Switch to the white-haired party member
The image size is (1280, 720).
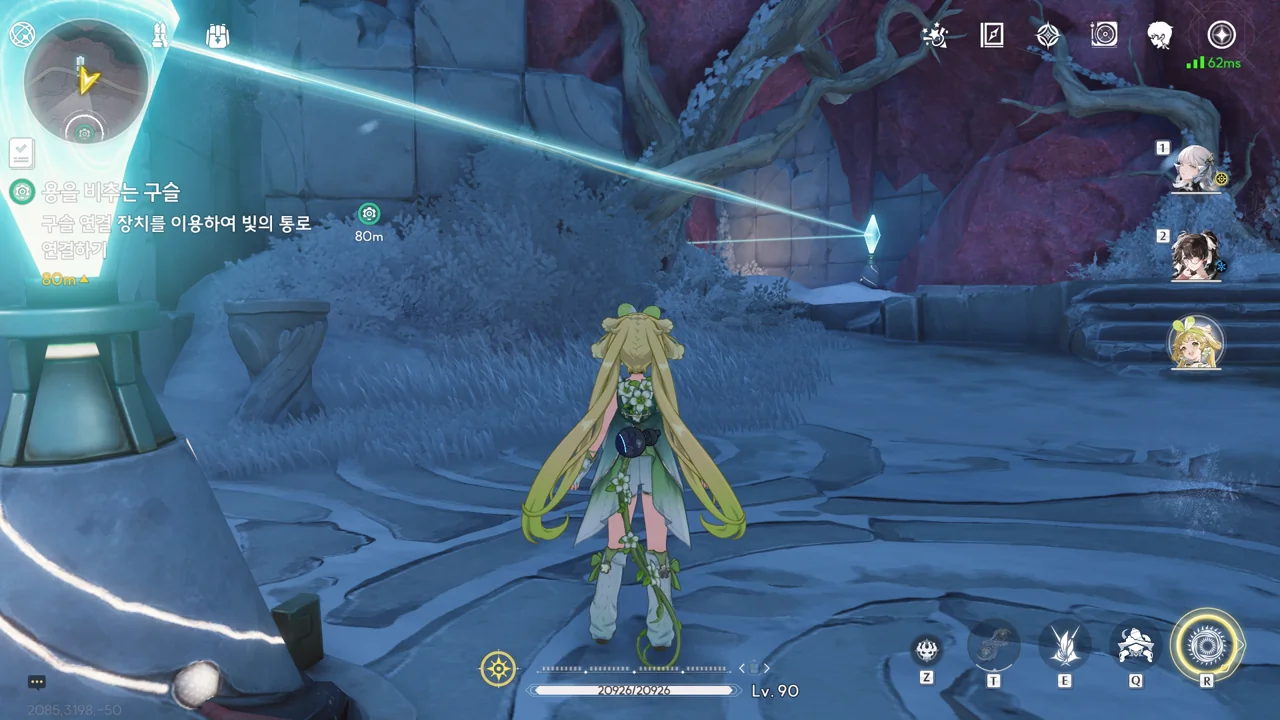coord(1194,169)
